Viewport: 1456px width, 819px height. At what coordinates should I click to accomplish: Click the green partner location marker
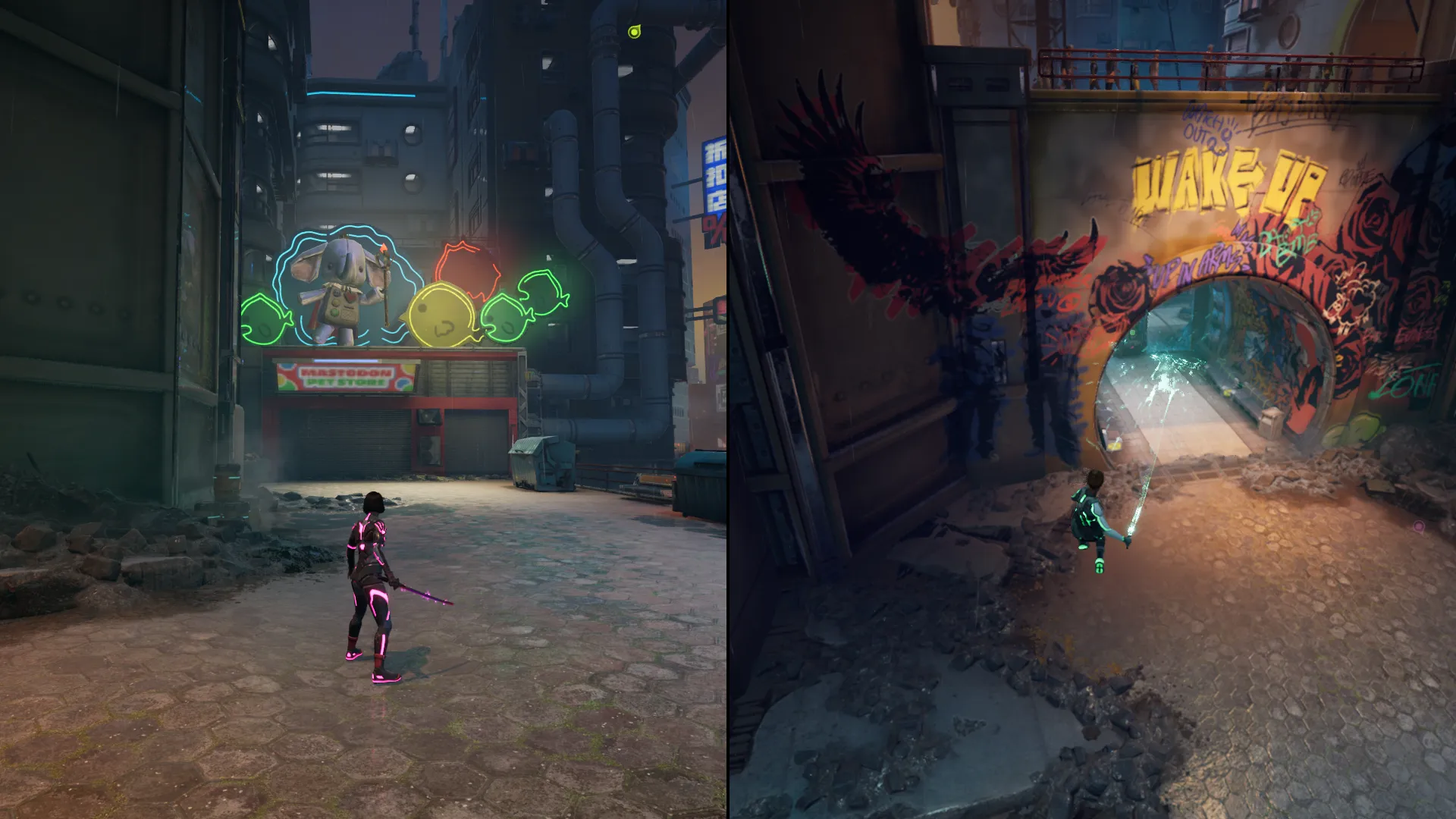point(635,32)
